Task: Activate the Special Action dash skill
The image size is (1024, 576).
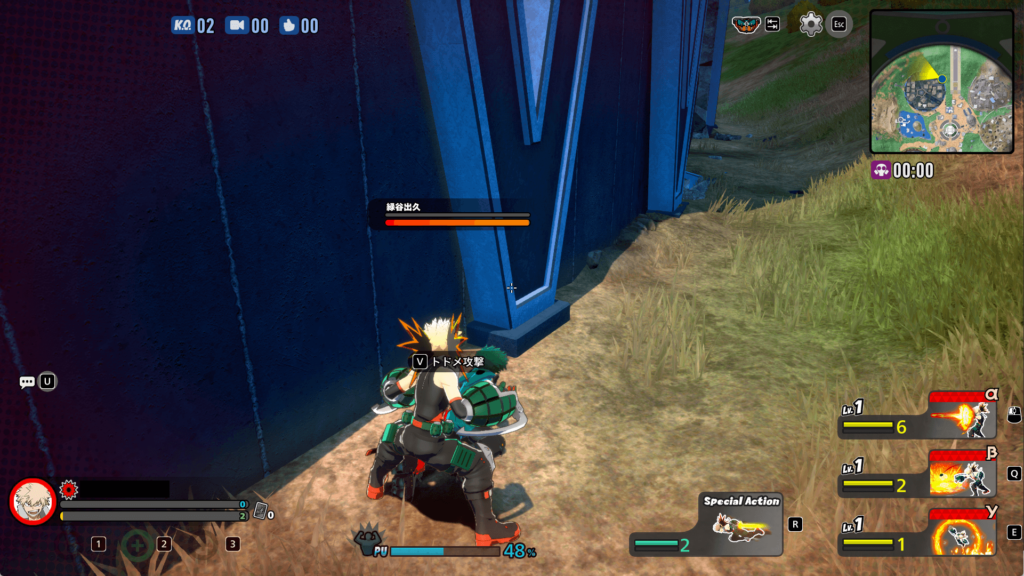Action: (x=740, y=523)
